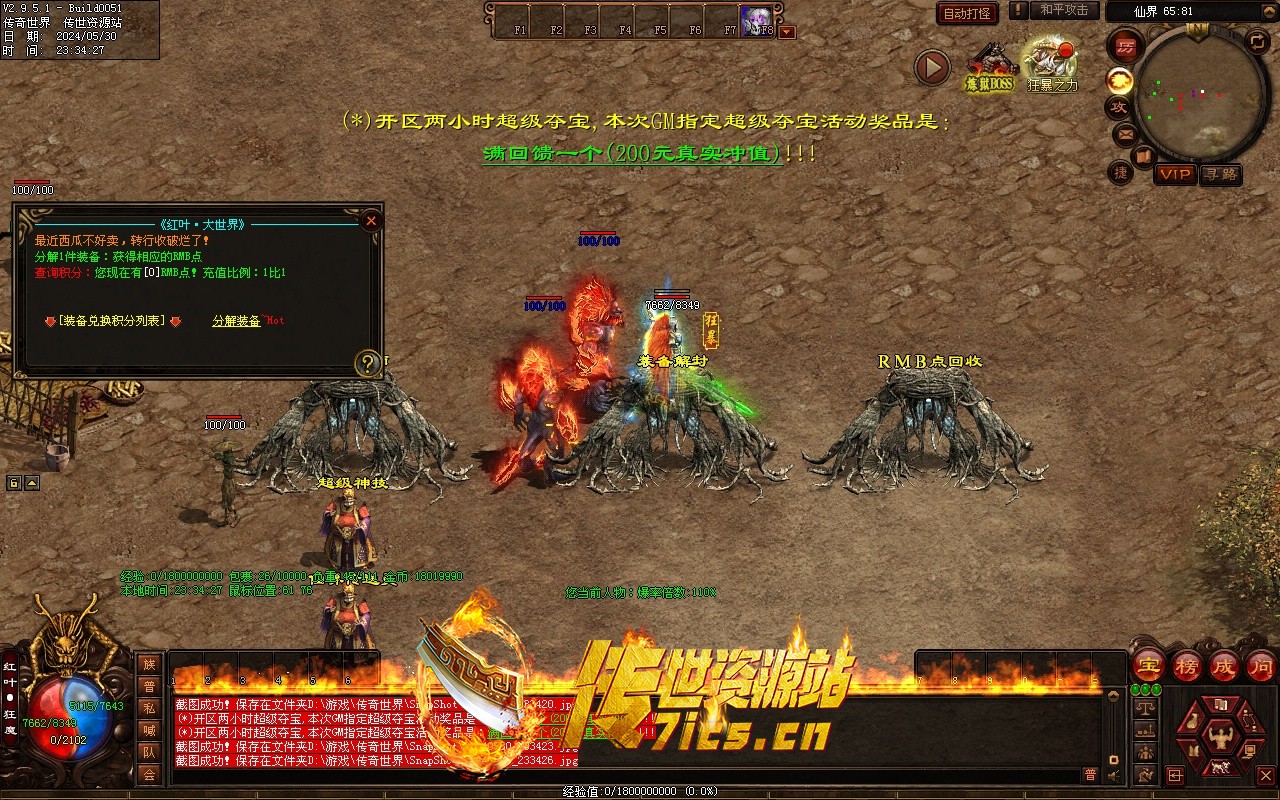Select the 私 private chat channel
The width and height of the screenshot is (1280, 800).
coord(149,708)
